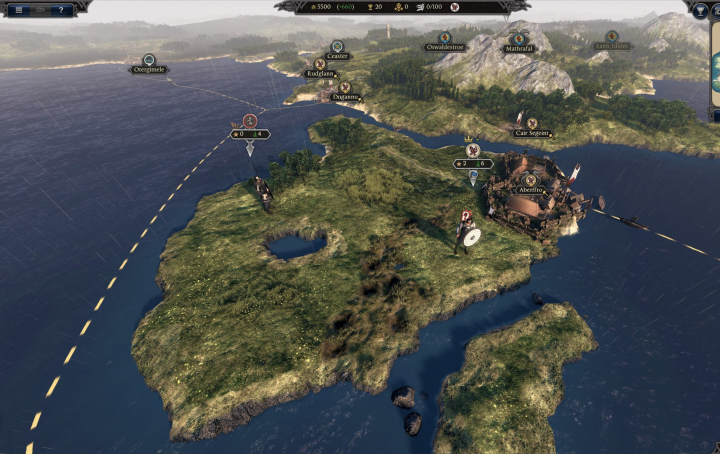Open the goblet icon in top-right corner
Image resolution: width=720 pixels, height=454 pixels.
(701, 8)
